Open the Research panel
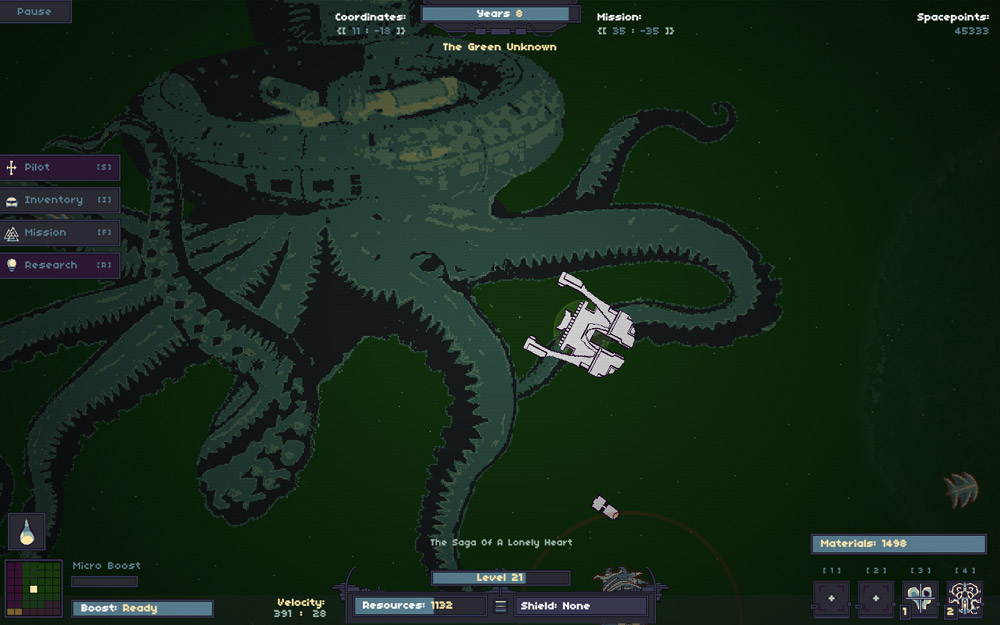This screenshot has width=1000, height=625. click(x=60, y=266)
